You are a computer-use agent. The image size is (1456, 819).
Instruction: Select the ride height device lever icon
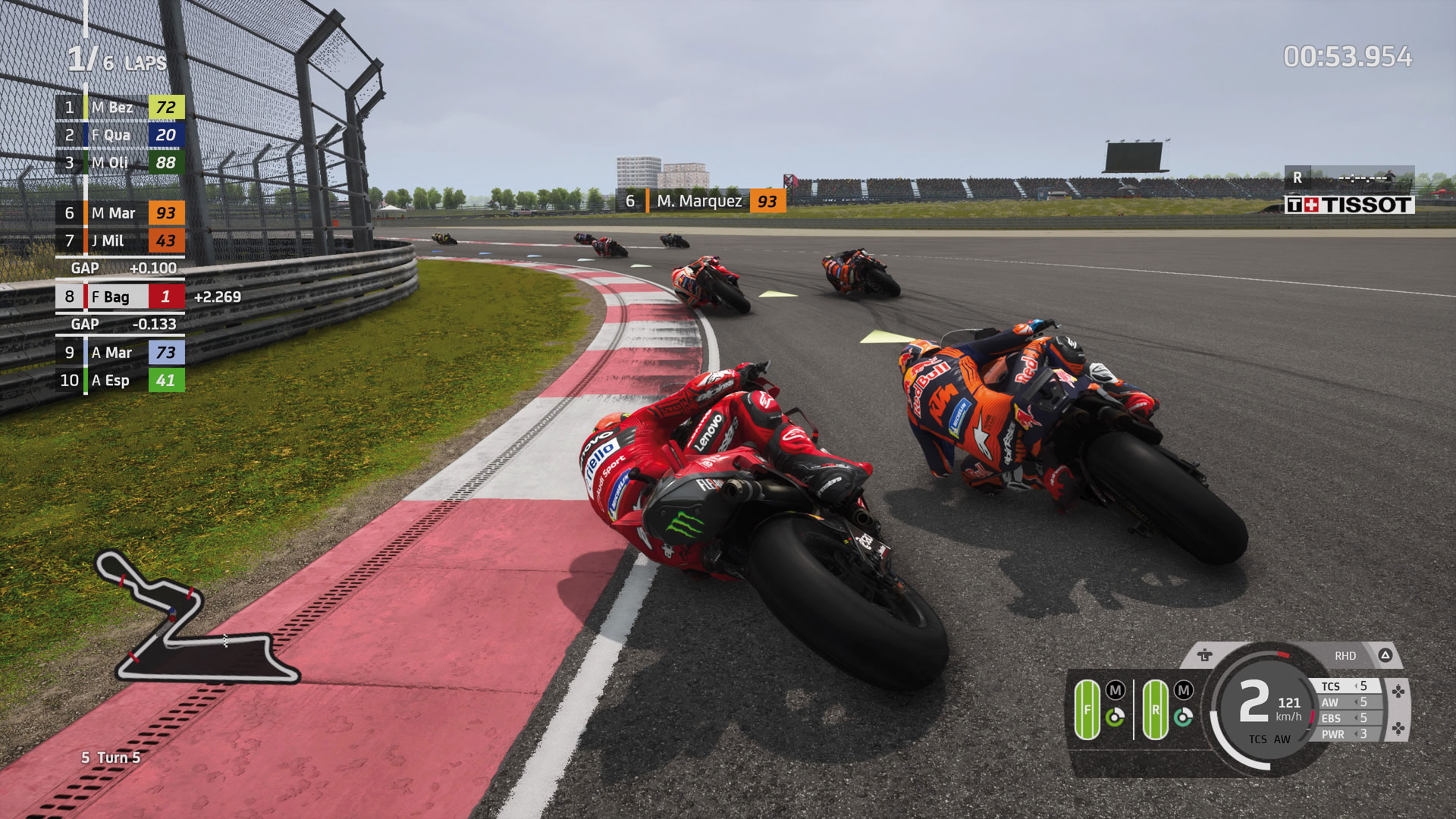coord(1206,654)
